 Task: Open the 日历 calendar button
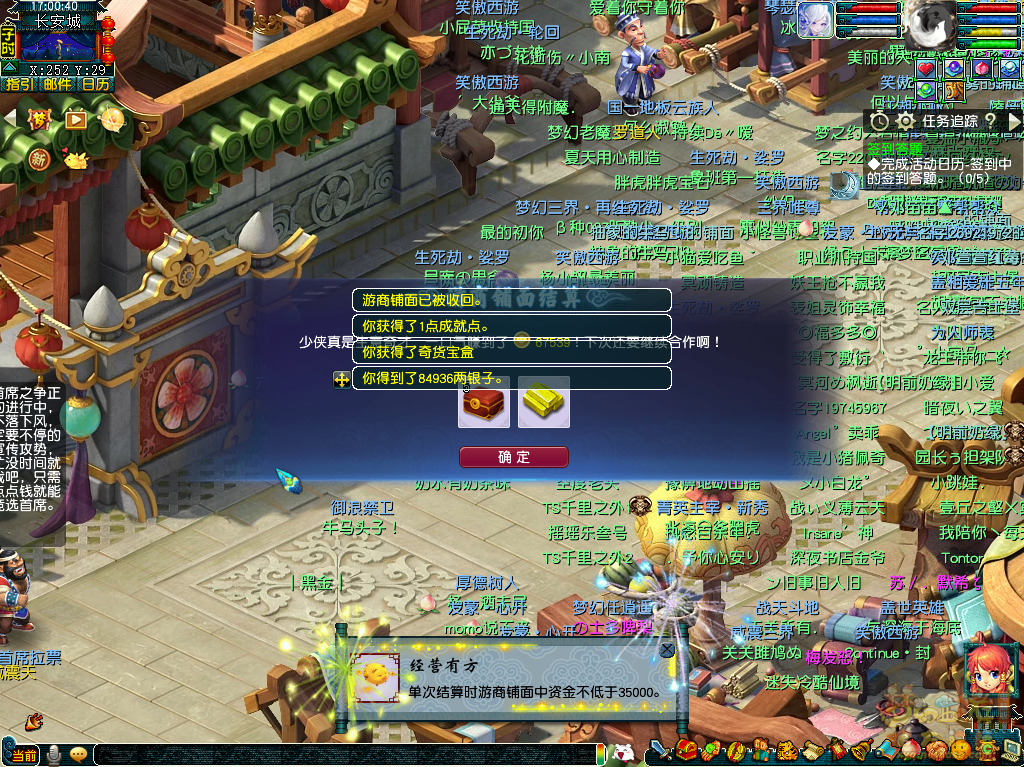pos(95,85)
